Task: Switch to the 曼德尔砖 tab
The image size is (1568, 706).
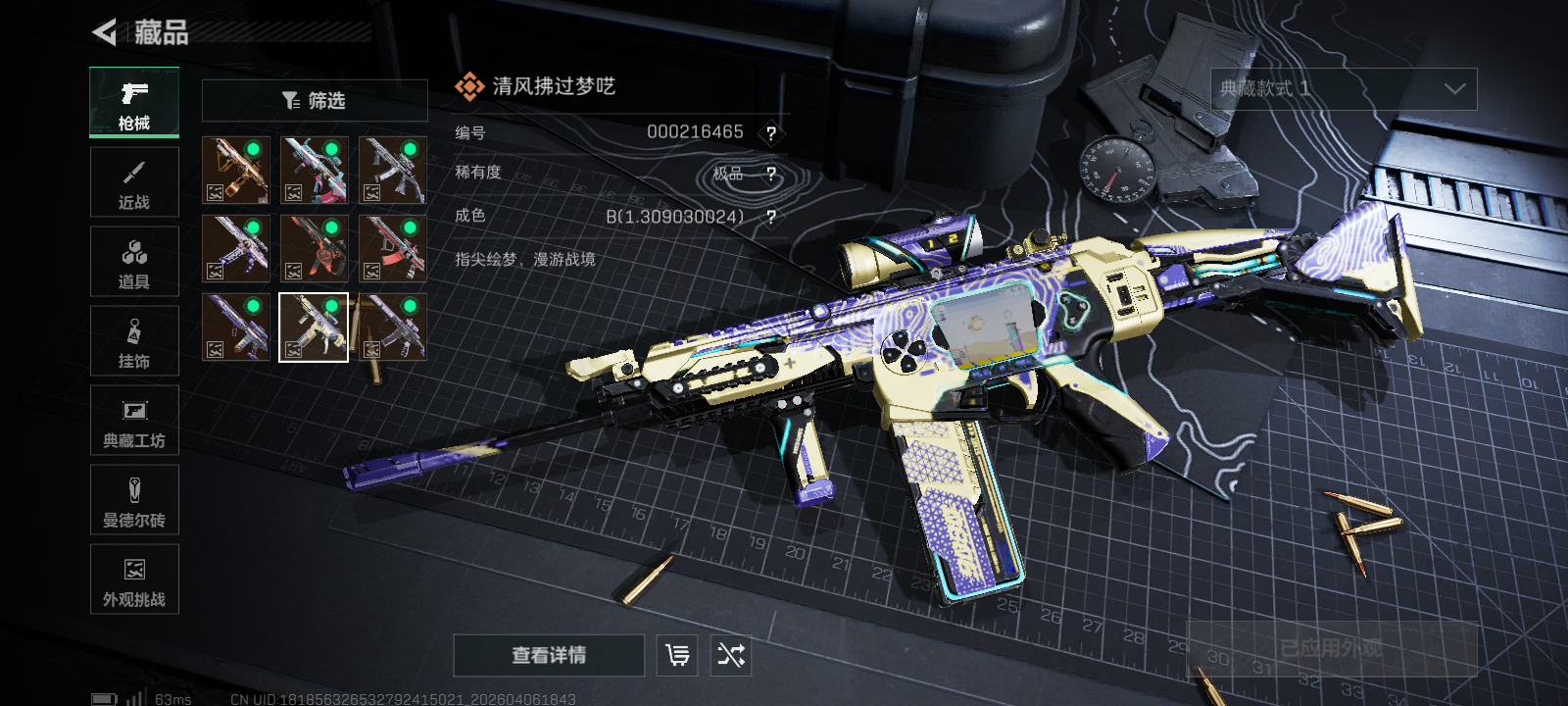Action: pos(134,500)
